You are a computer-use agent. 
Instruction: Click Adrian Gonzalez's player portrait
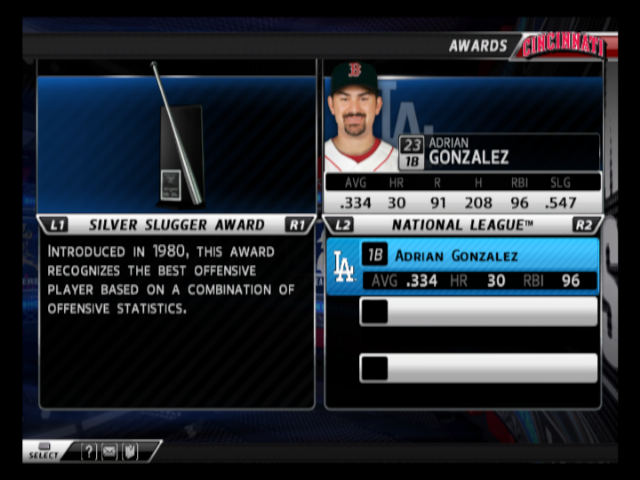coord(357,117)
